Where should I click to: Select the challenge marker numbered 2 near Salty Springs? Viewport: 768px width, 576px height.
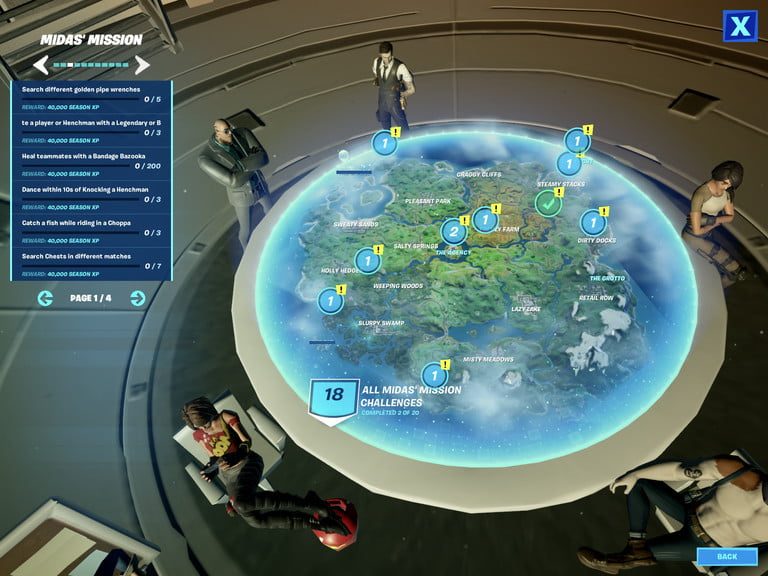(x=453, y=232)
